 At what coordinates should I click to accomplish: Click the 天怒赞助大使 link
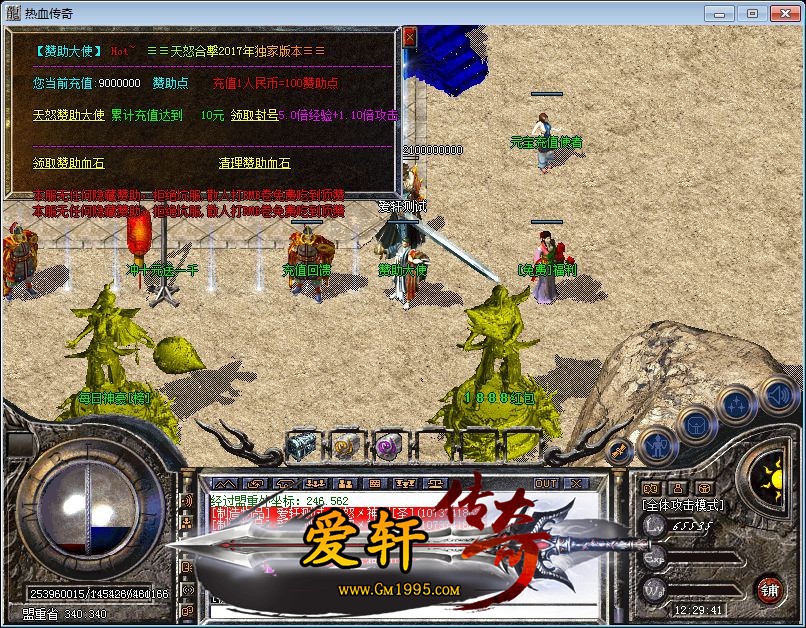click(68, 115)
